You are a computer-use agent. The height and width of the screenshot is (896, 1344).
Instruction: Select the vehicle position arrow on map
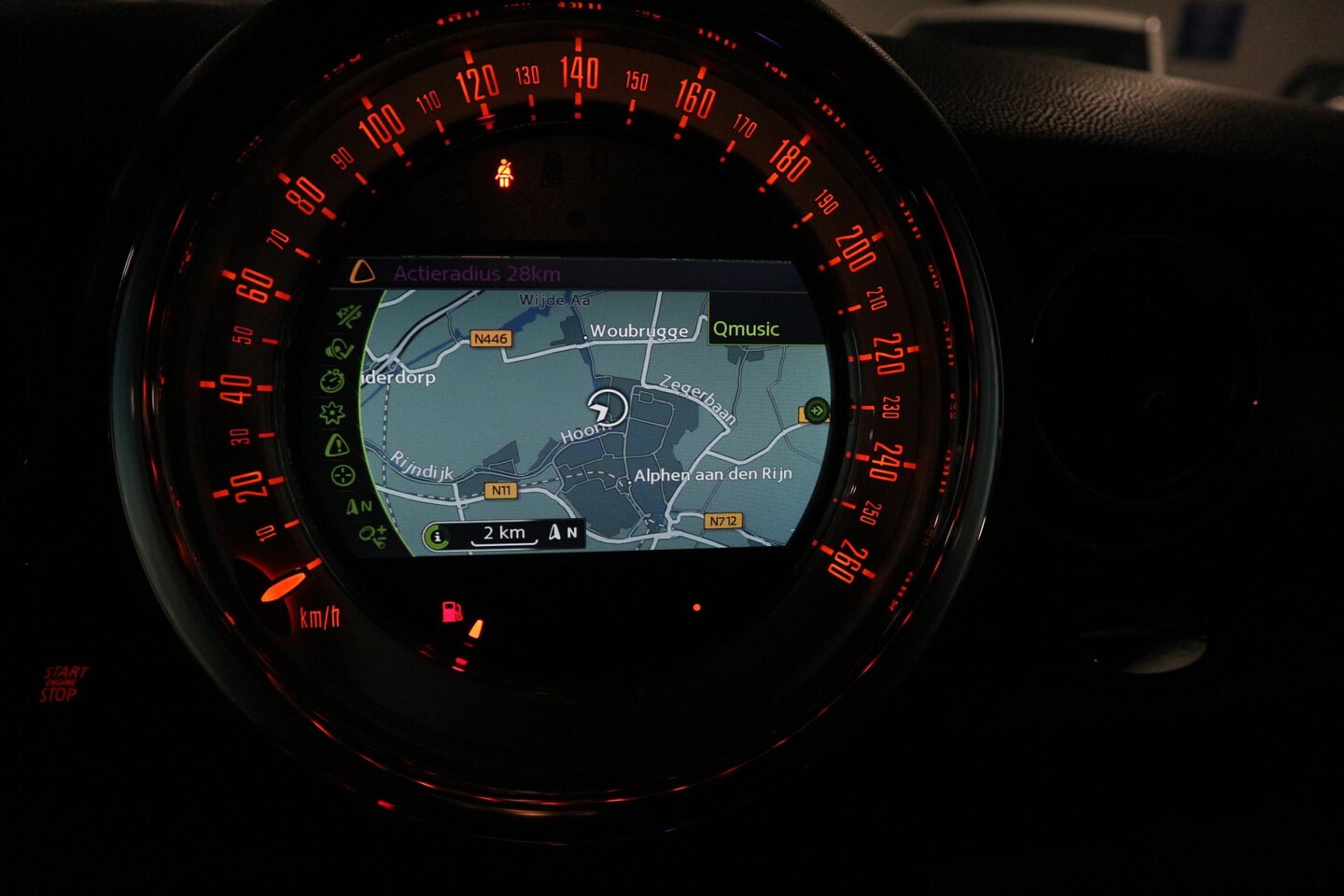coord(608,408)
